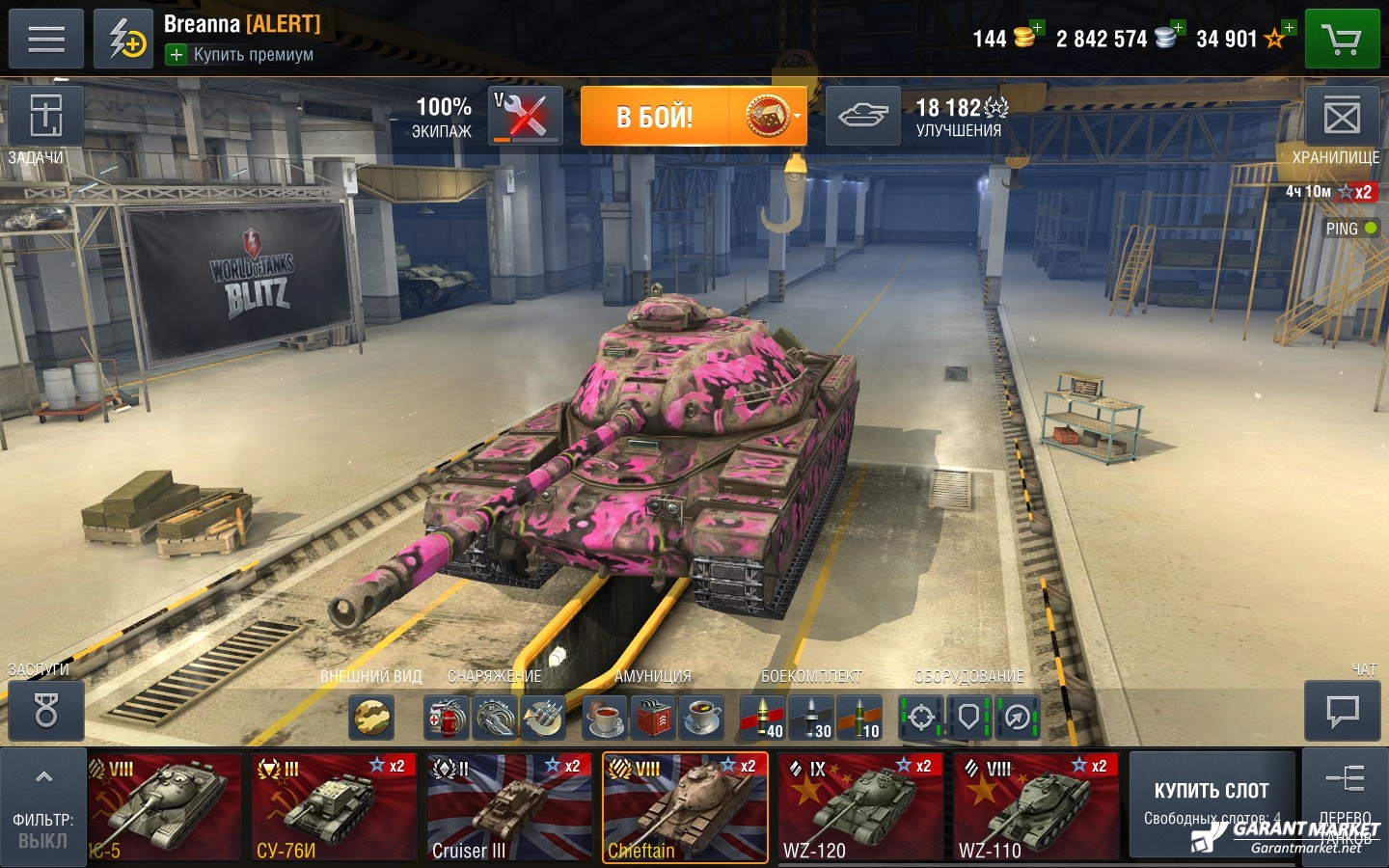Toggle the AP shell slot showing 40 rounds

[762, 718]
